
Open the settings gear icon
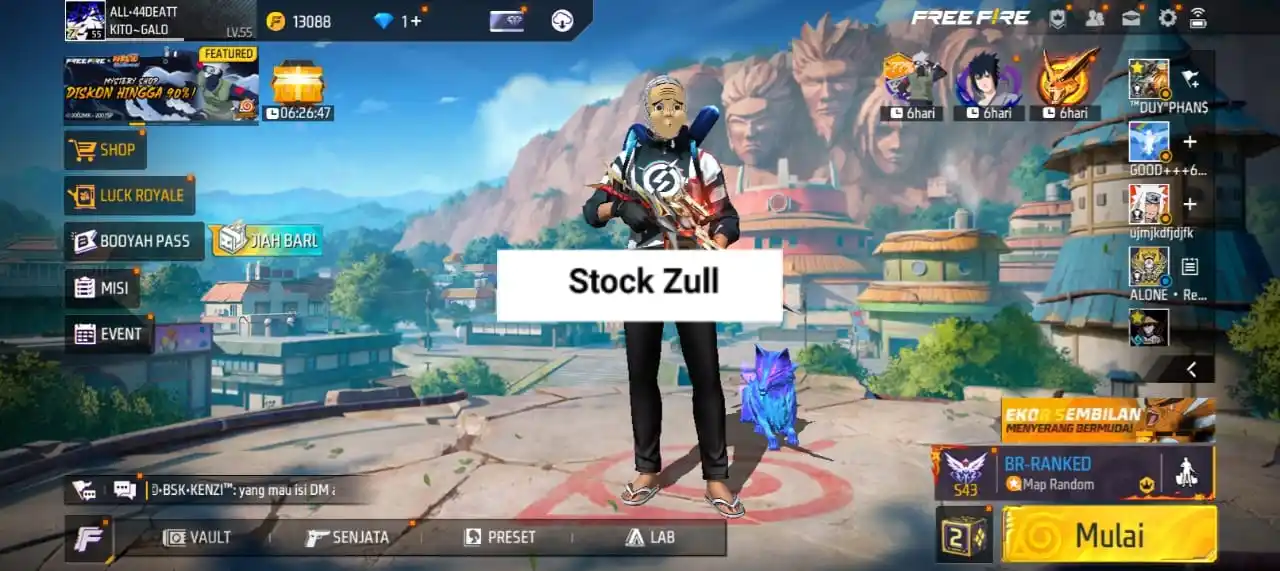pyautogui.click(x=1167, y=17)
